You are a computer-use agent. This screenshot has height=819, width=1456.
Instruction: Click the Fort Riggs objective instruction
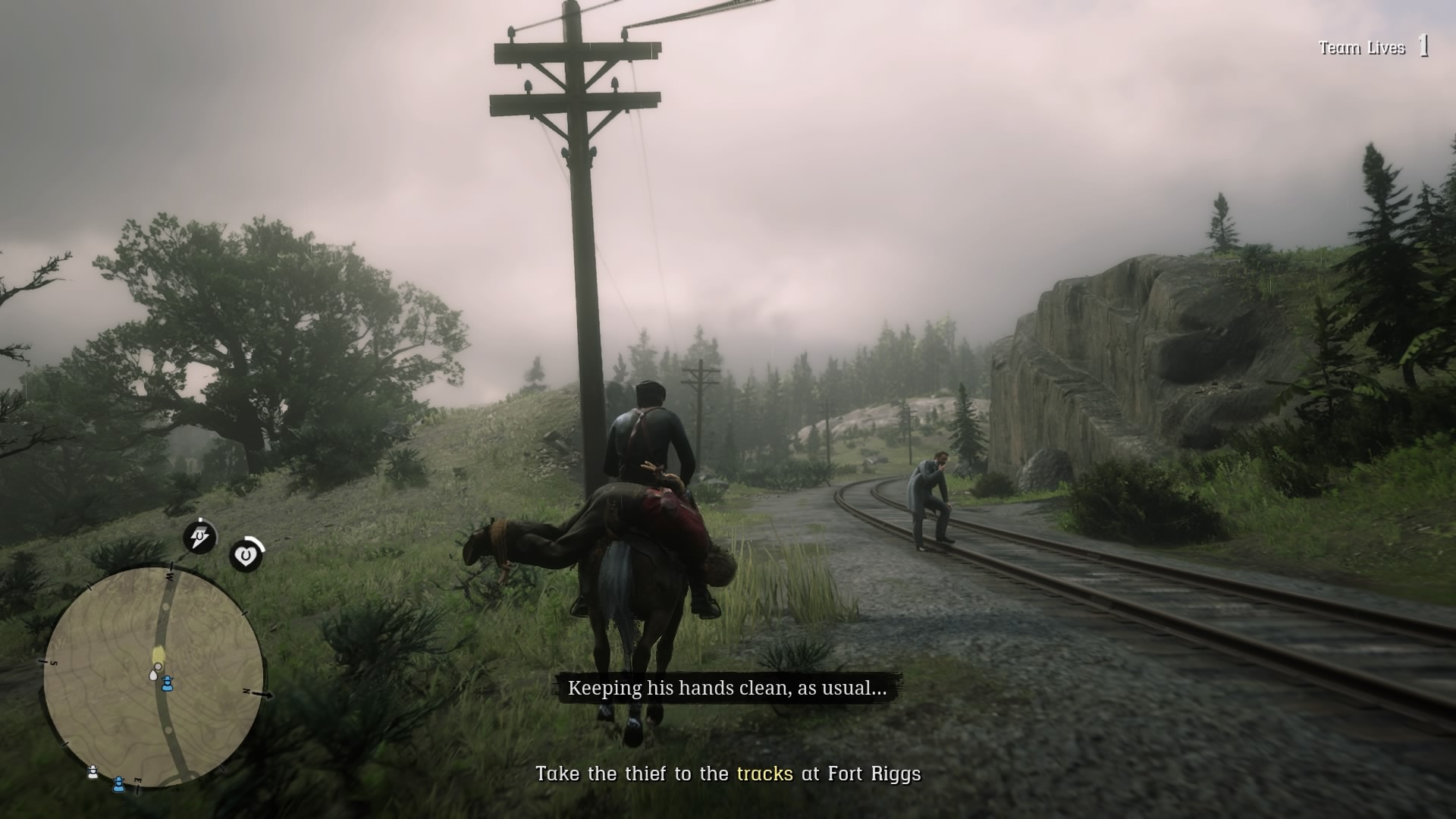click(x=728, y=775)
